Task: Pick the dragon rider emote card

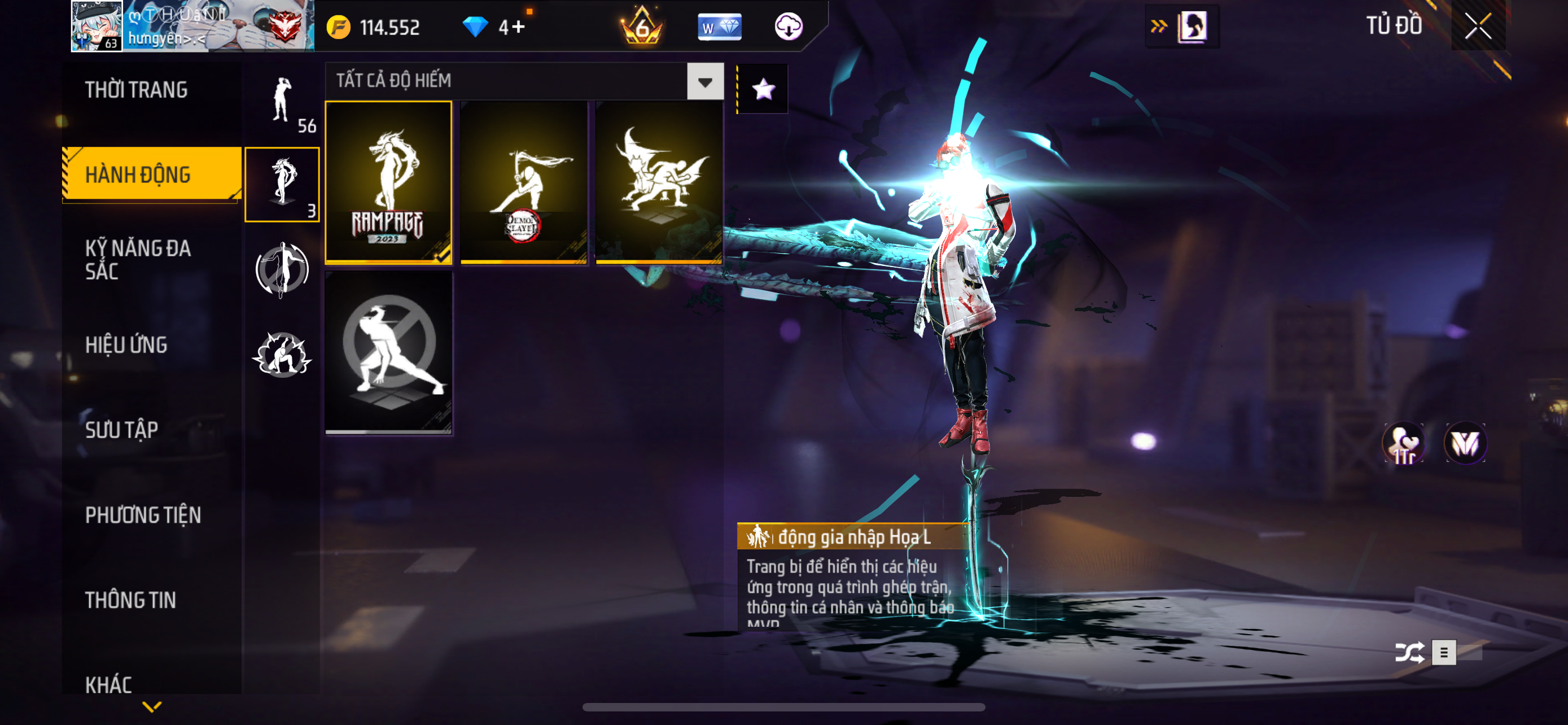Action: [659, 182]
